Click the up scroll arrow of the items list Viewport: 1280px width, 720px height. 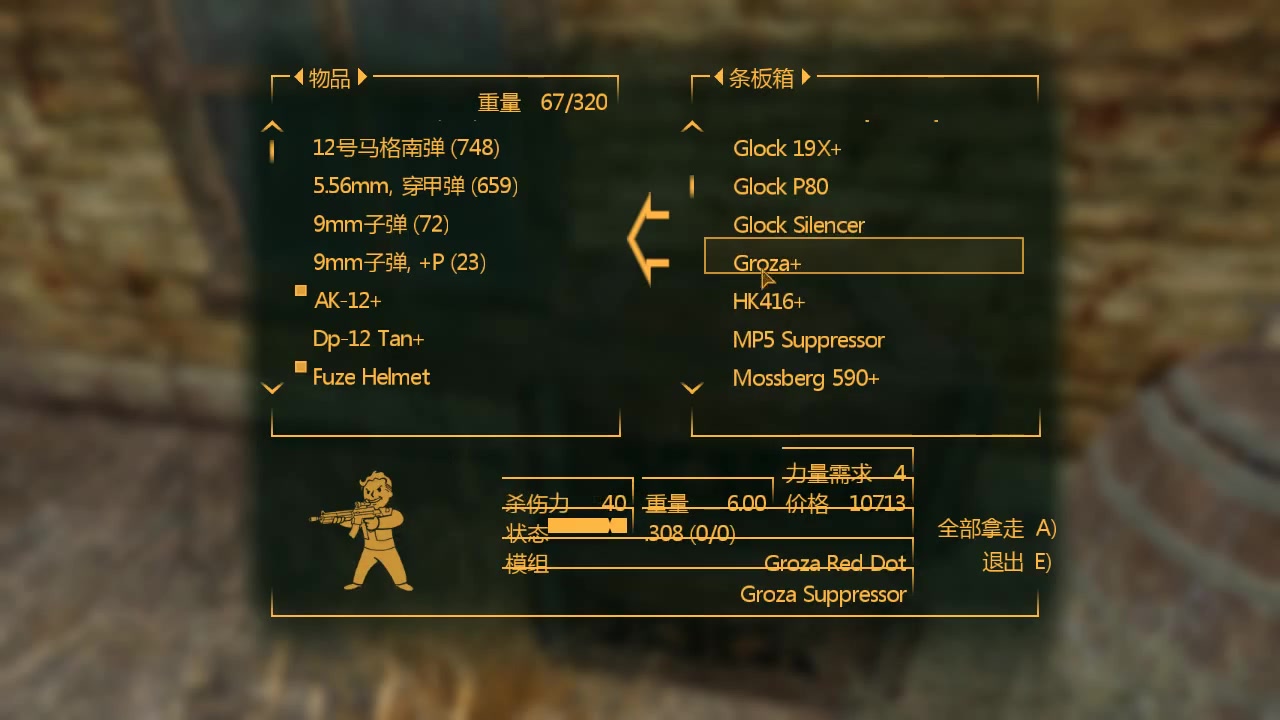click(x=272, y=124)
